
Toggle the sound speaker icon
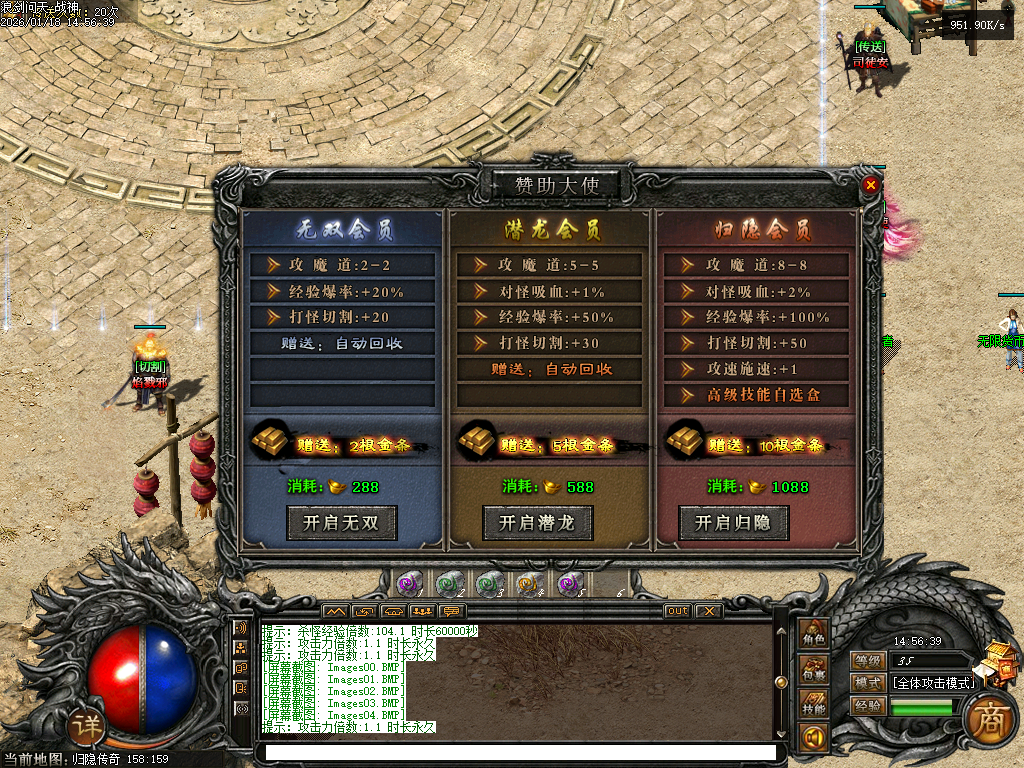coord(814,738)
